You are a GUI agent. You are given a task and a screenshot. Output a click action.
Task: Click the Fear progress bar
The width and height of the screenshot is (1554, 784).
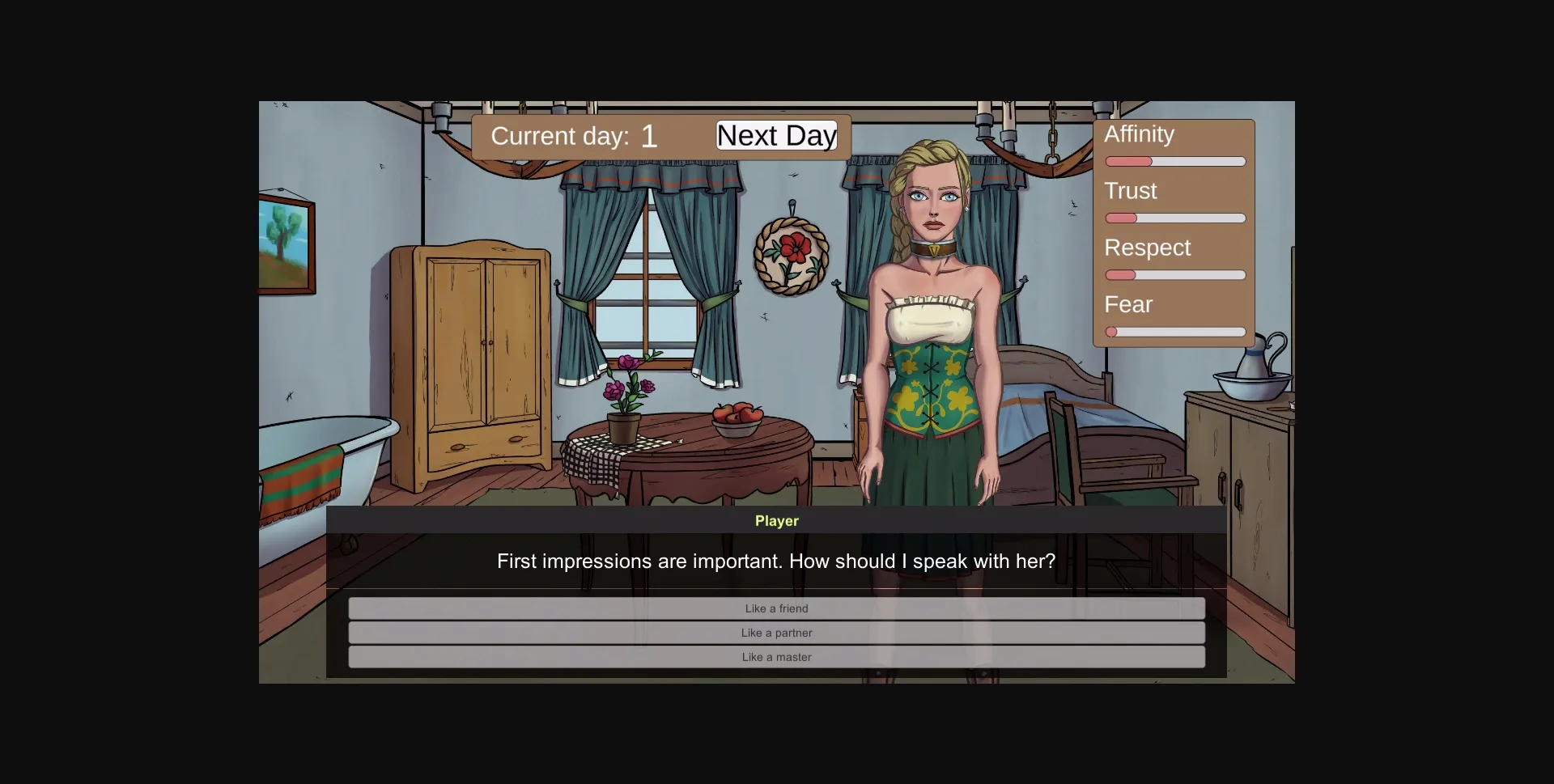[1174, 332]
